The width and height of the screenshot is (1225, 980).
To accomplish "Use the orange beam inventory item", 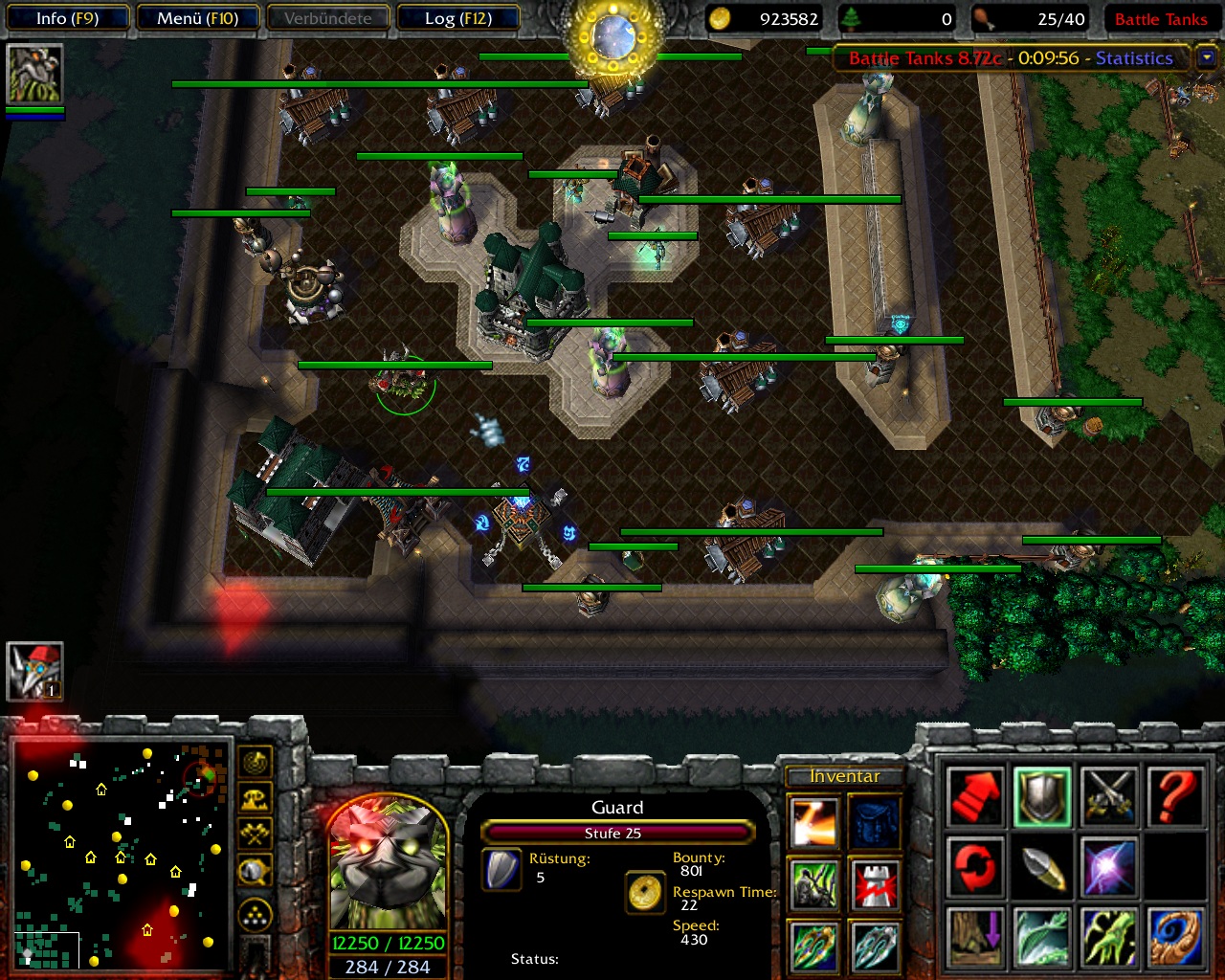I will coord(814,822).
